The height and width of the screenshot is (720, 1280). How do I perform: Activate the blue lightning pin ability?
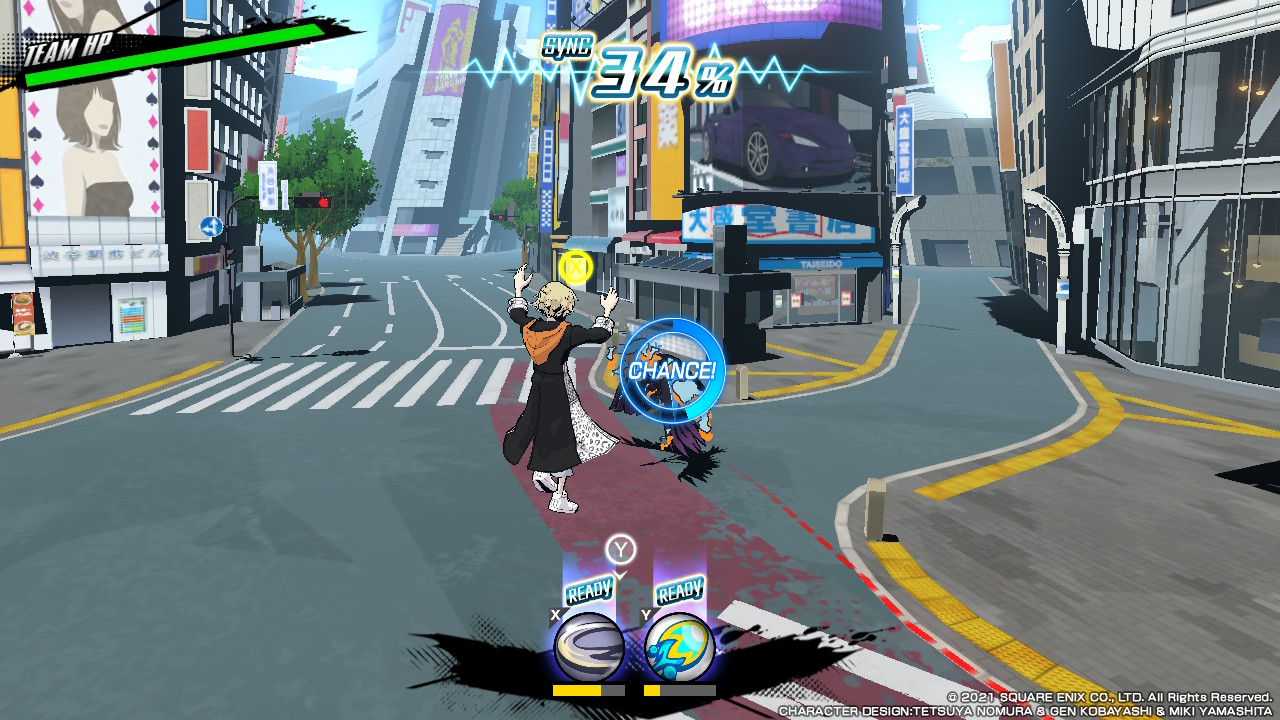pos(680,647)
